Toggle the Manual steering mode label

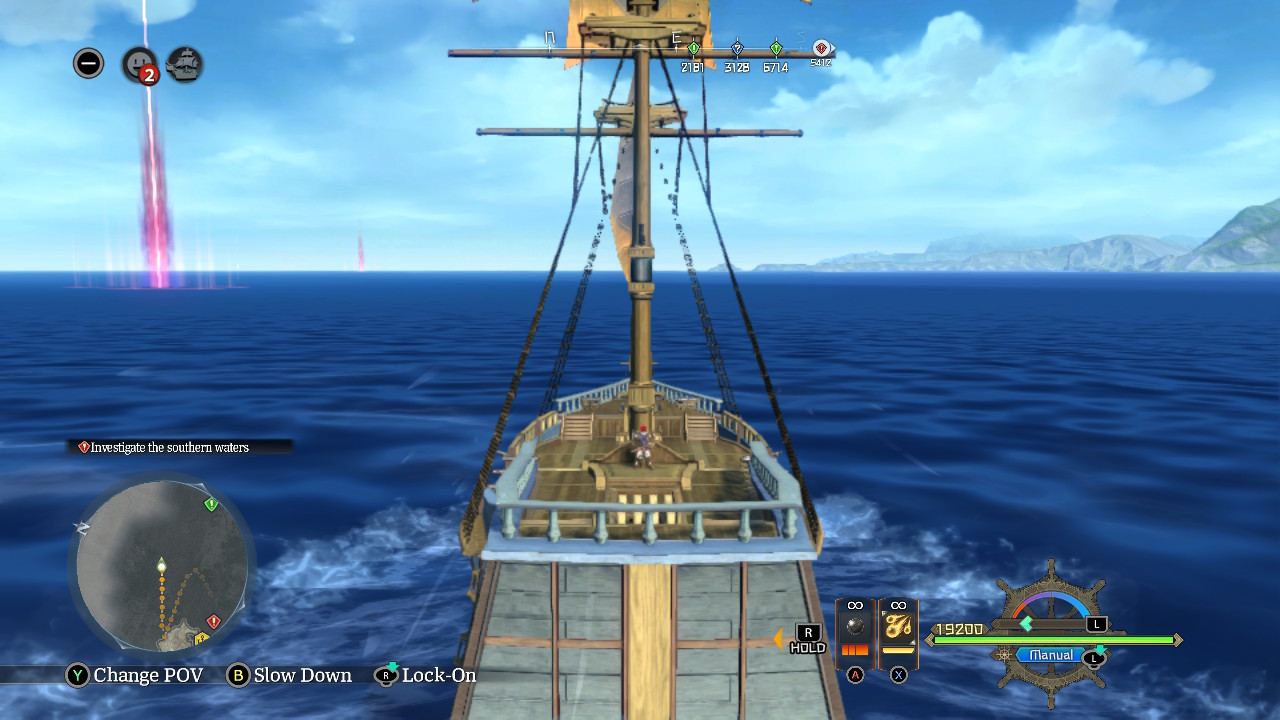point(1048,655)
